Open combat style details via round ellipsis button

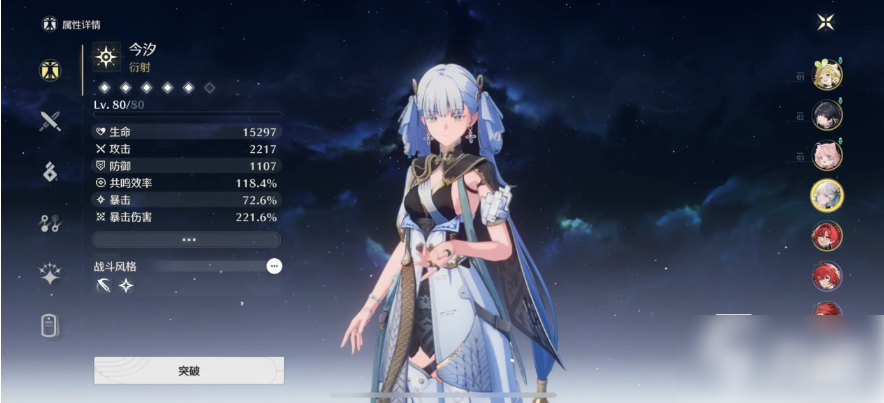[274, 266]
